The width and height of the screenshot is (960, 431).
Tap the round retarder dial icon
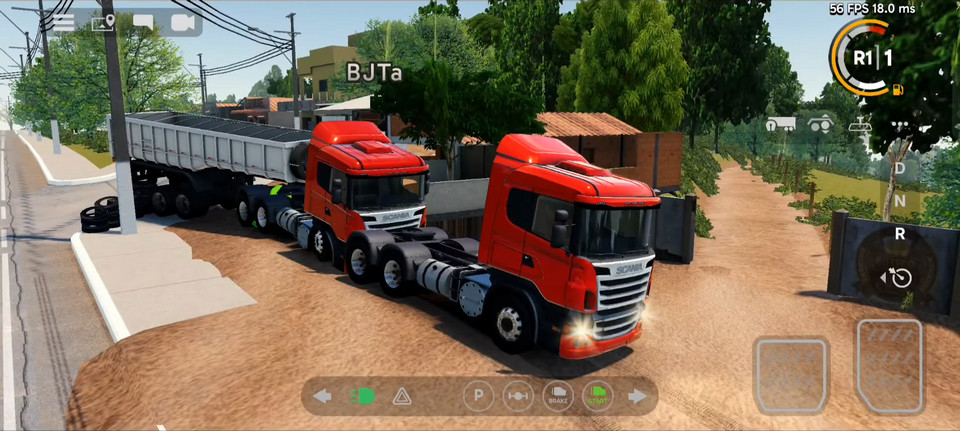point(899,276)
